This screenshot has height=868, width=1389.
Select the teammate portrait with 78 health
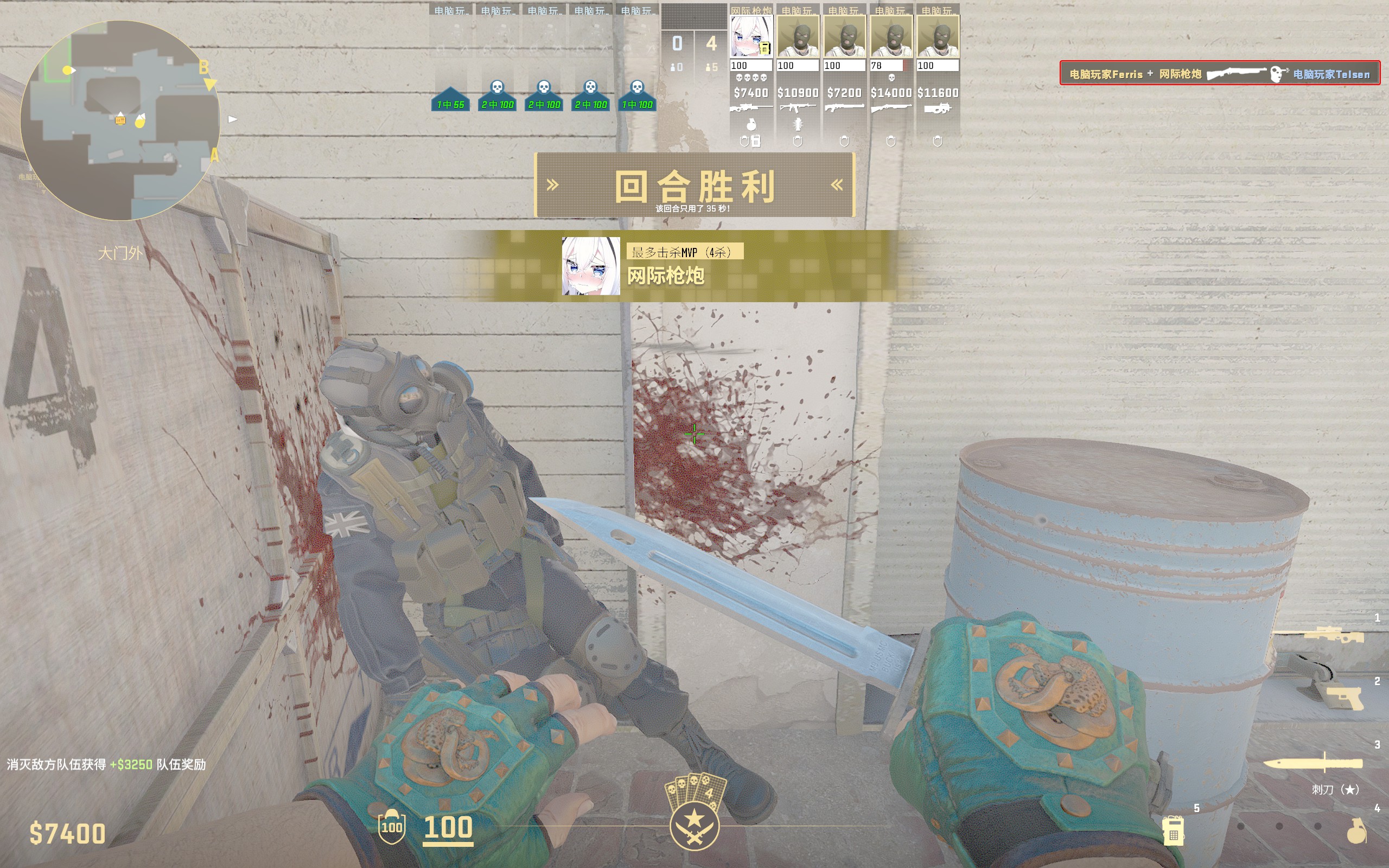891,36
